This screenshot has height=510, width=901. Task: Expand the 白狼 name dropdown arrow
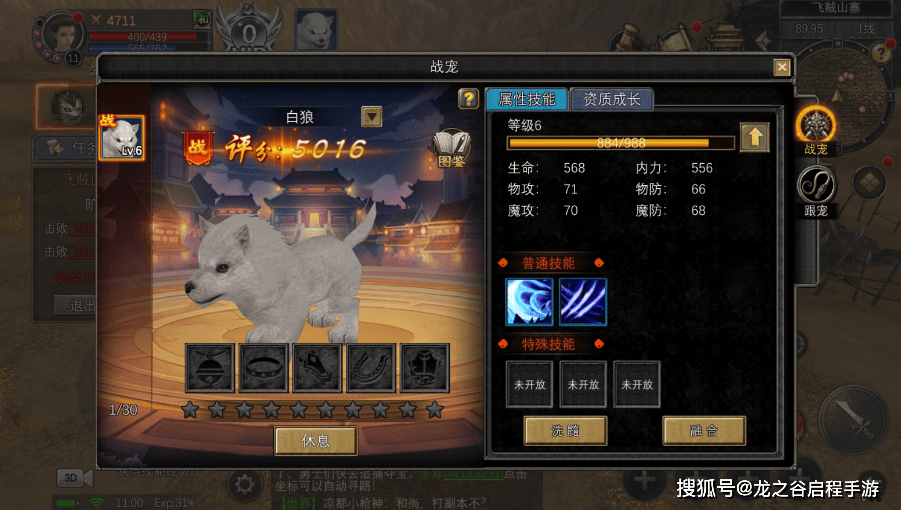coord(372,116)
